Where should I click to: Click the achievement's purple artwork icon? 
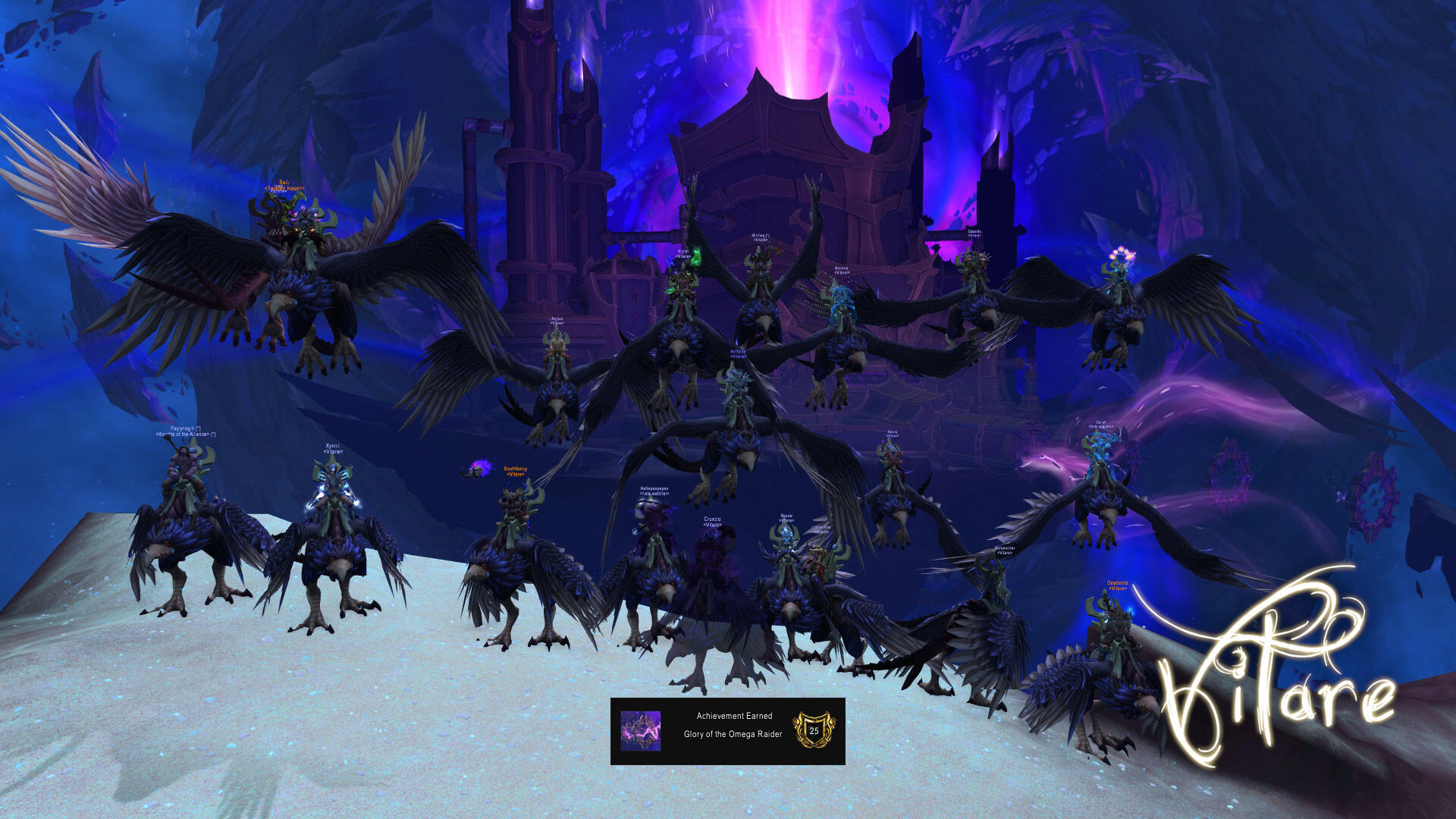click(641, 731)
